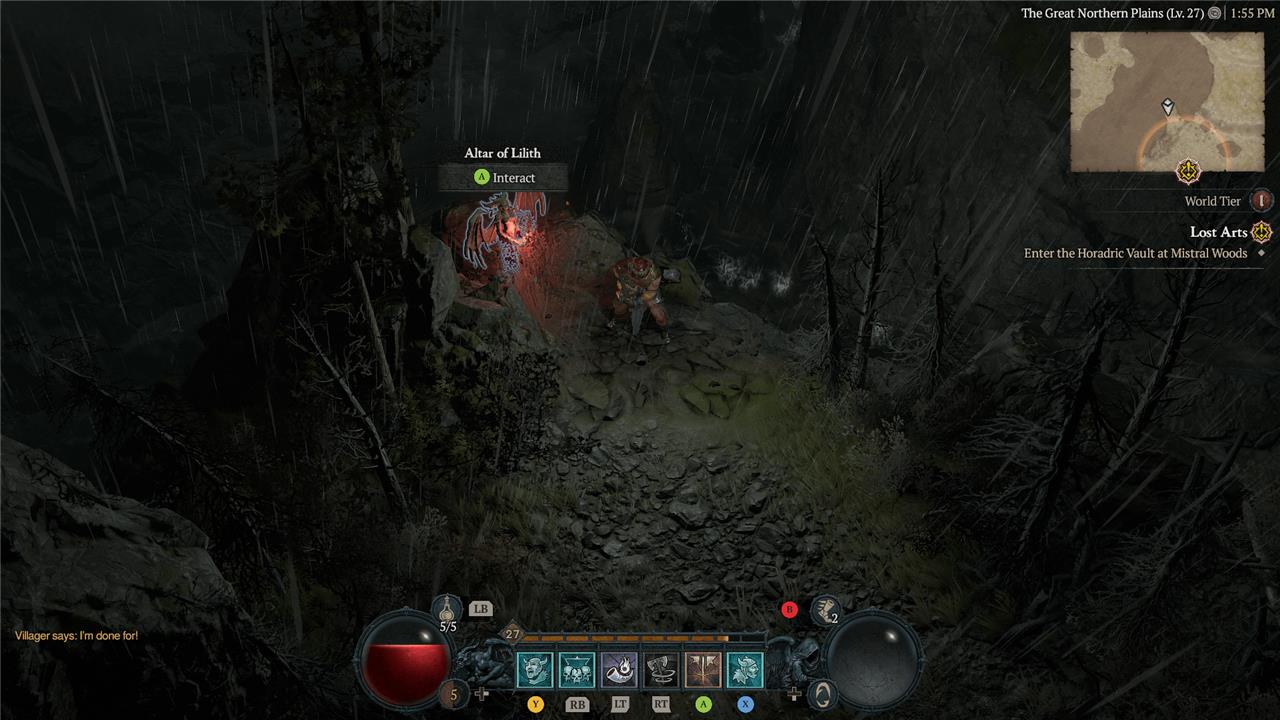This screenshot has width=1280, height=720.
Task: Interact with the Altar of Lilith prompt
Action: coord(503,178)
